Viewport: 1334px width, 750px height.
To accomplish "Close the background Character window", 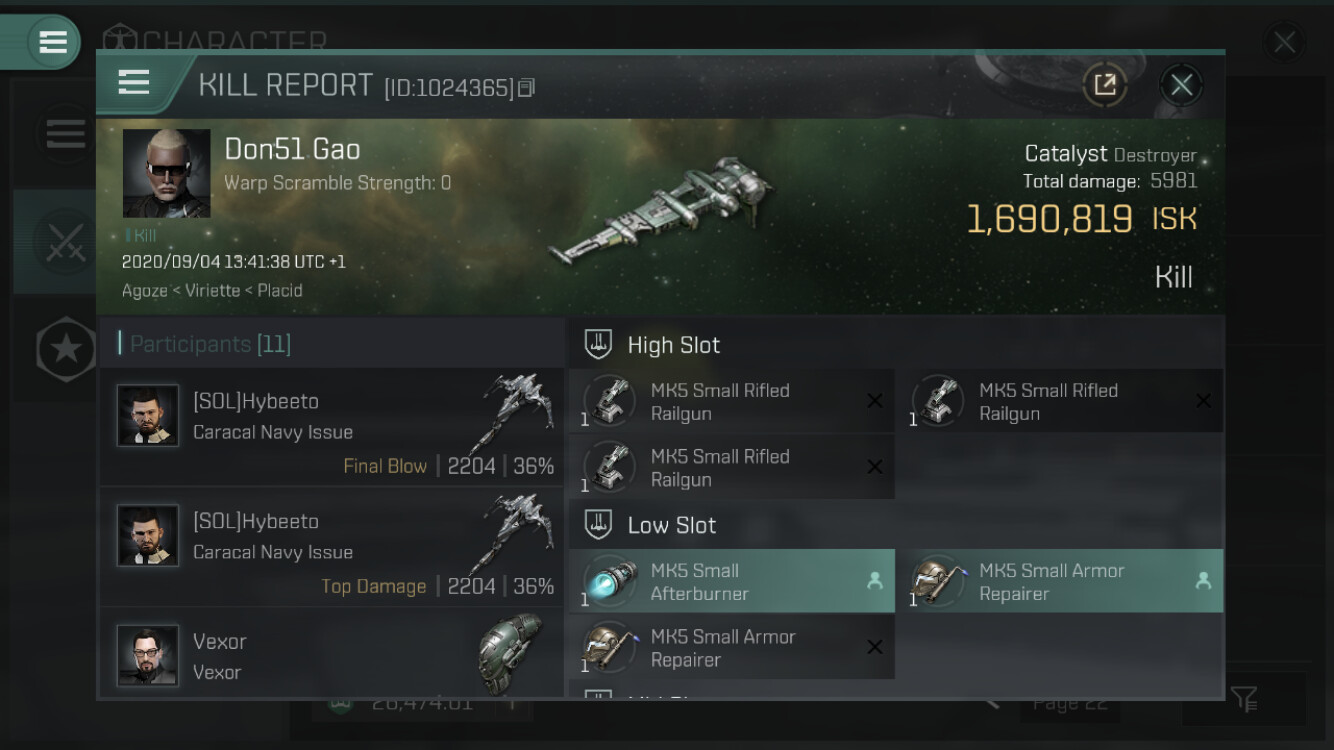I will [1283, 42].
